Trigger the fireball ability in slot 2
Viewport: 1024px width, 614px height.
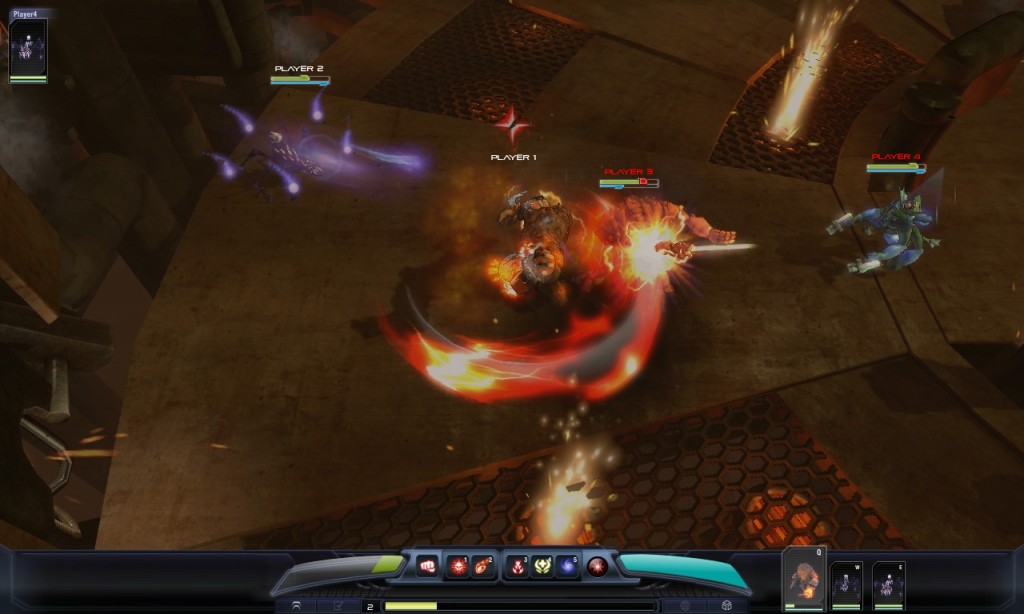483,566
